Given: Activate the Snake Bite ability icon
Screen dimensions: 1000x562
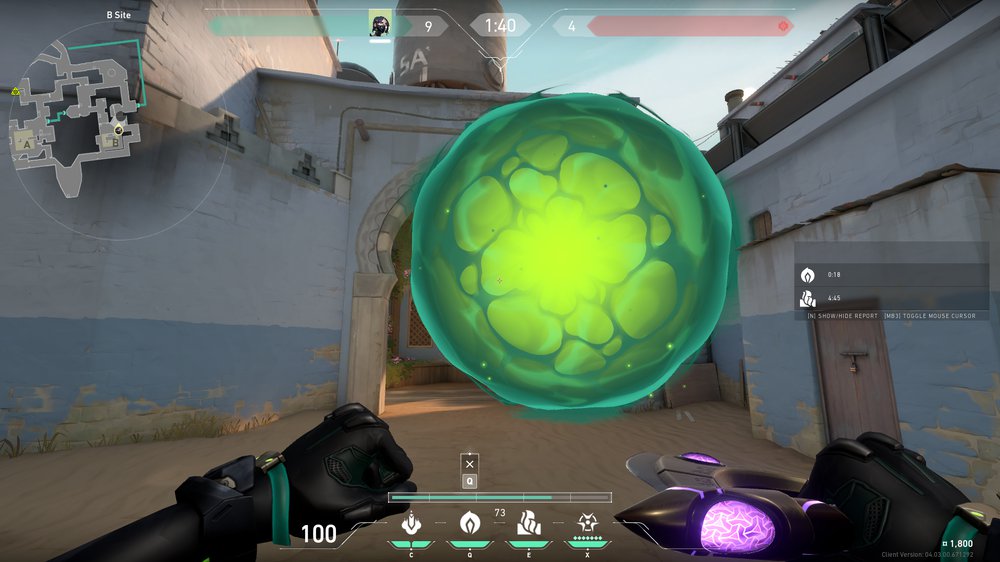Looking at the screenshot, I should pyautogui.click(x=409, y=523).
